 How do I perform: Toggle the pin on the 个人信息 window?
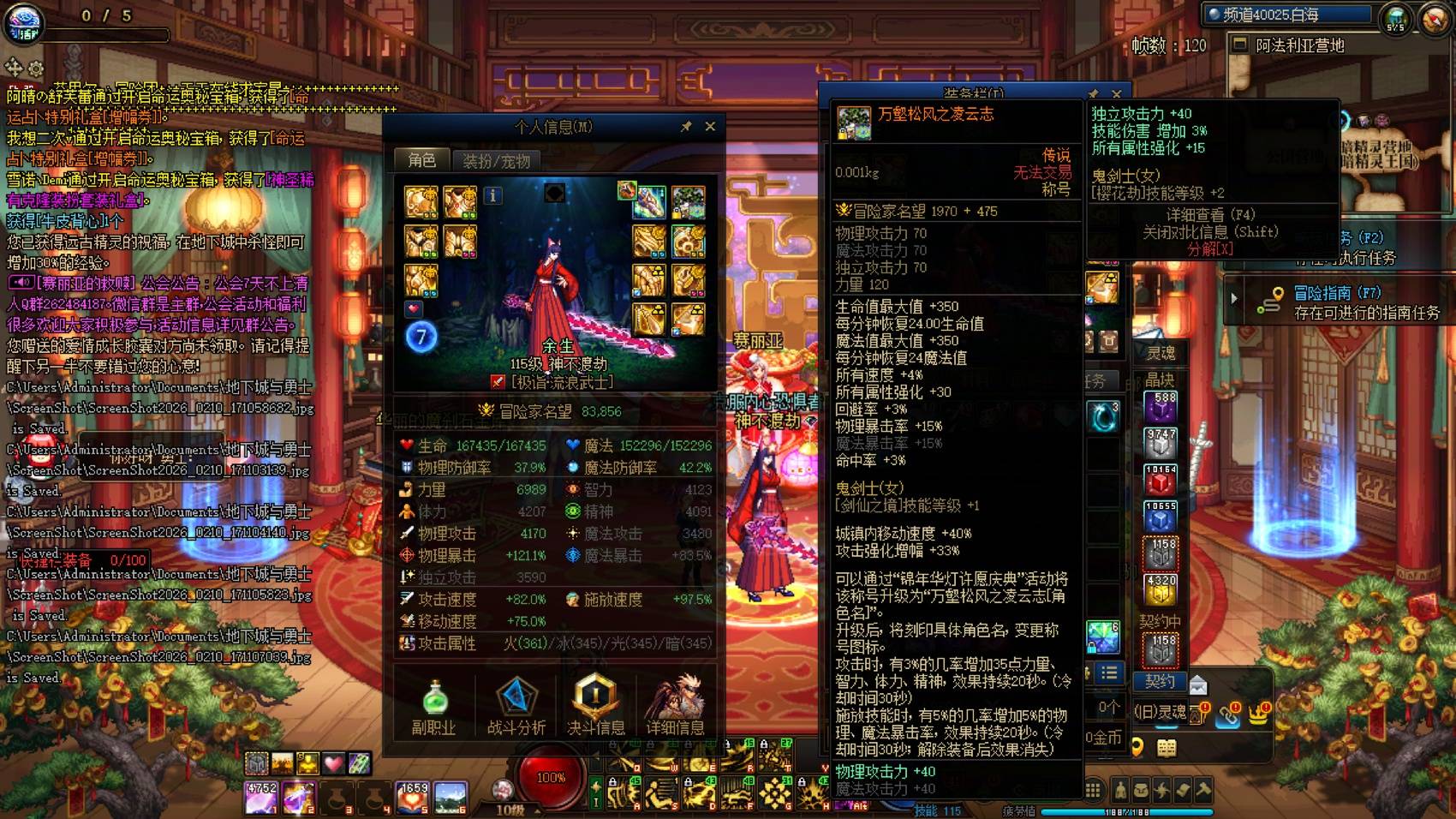pyautogui.click(x=685, y=126)
